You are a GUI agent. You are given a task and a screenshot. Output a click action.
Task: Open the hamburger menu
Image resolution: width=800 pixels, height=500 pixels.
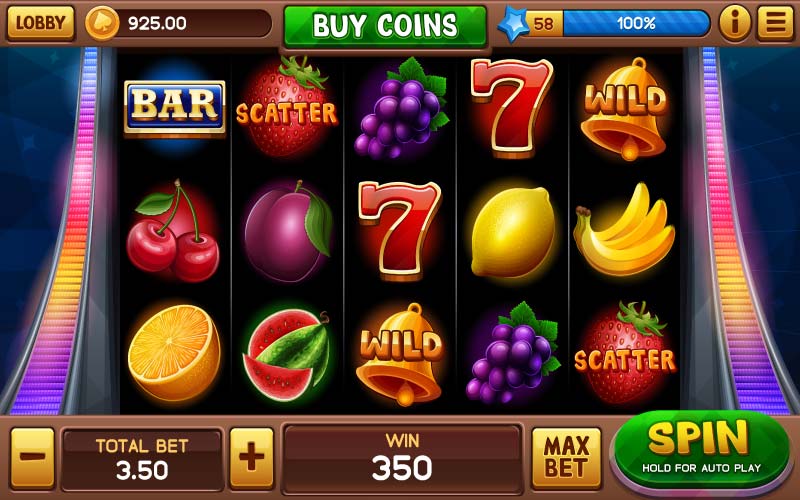tap(774, 22)
